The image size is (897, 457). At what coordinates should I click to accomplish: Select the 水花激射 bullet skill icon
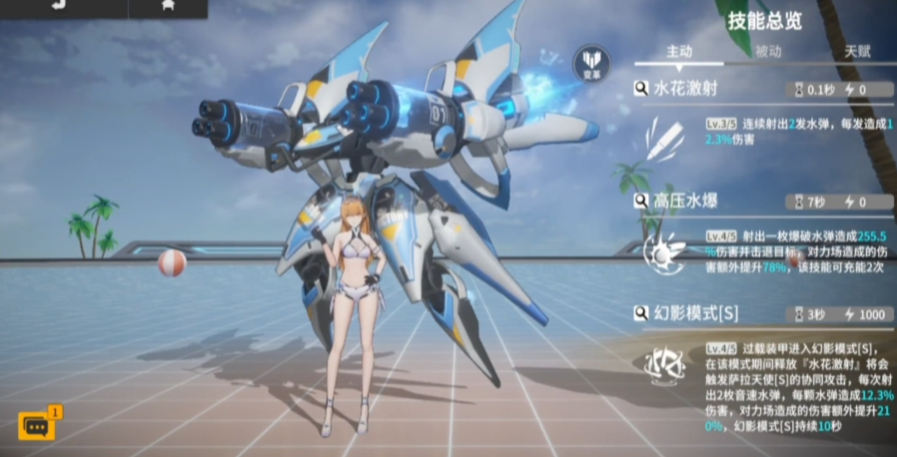662,137
